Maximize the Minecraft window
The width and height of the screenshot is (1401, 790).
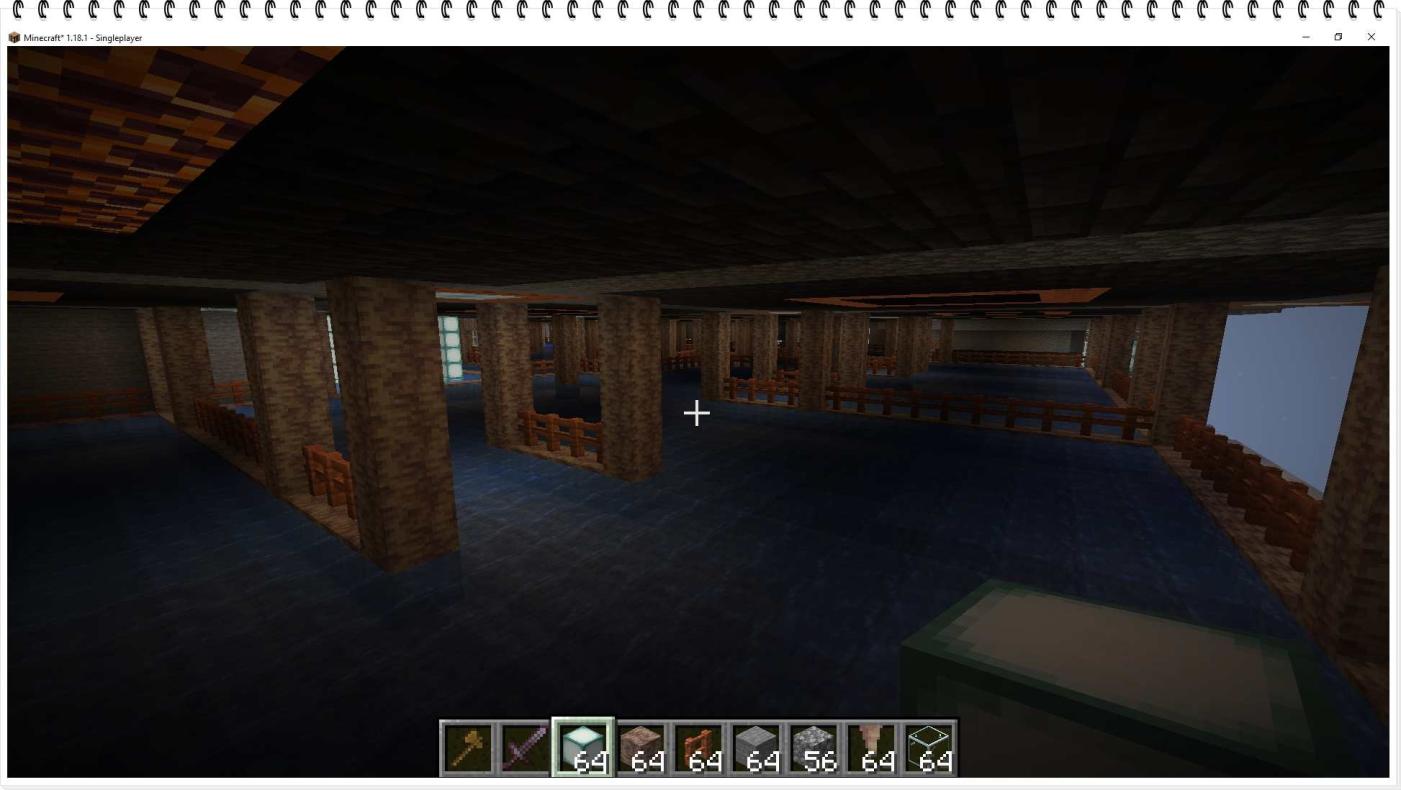pos(1338,37)
